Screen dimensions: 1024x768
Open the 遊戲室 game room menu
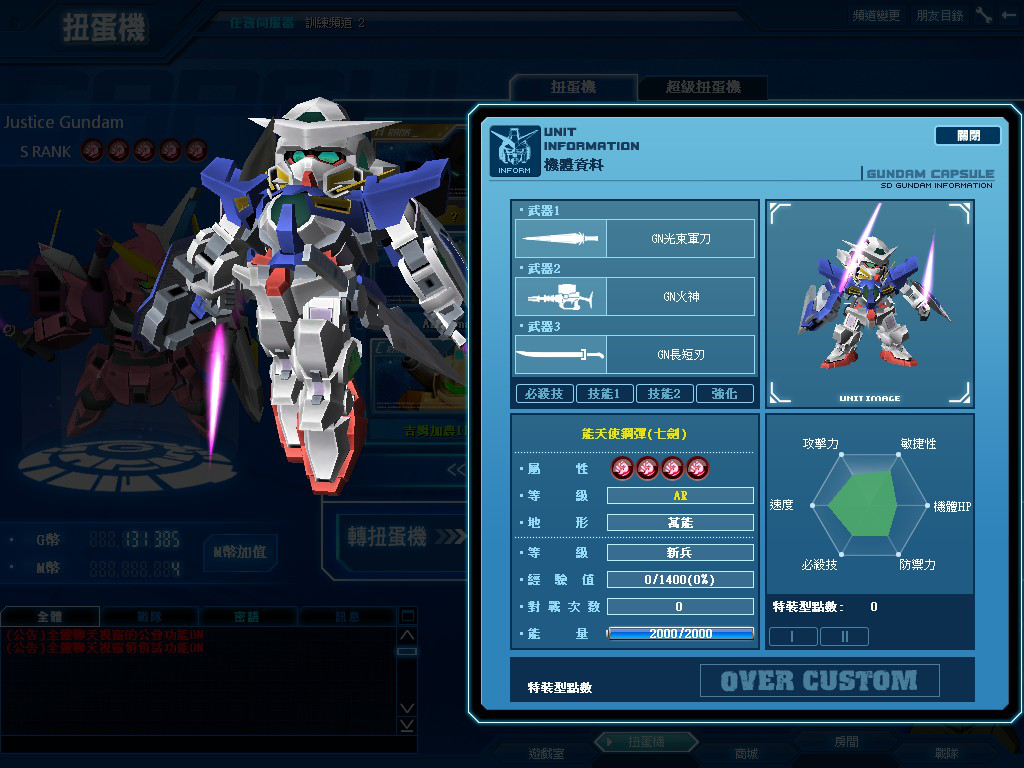(546, 753)
